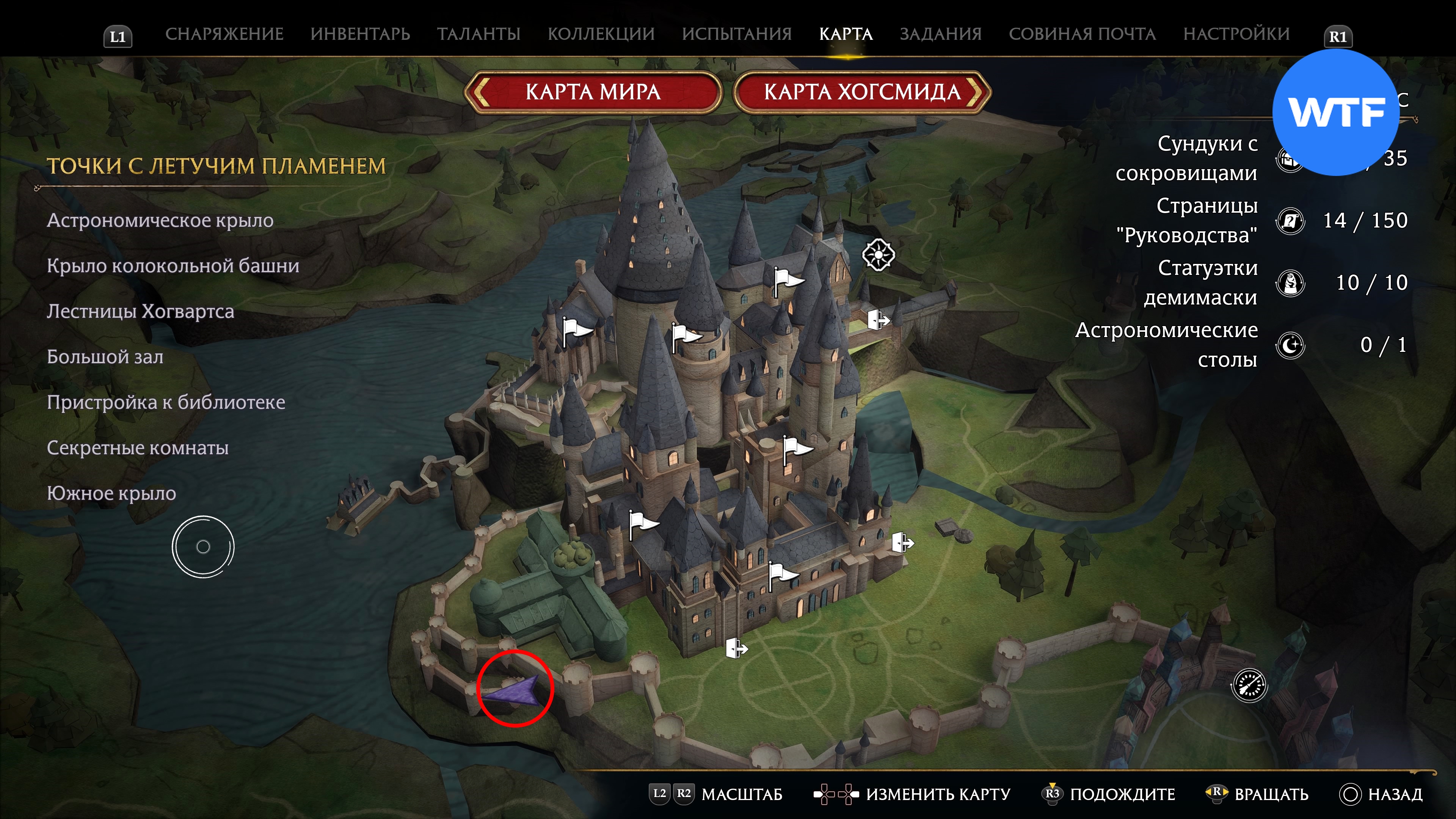This screenshot has width=1456, height=819.
Task: Open Карта Хогсмида
Action: click(862, 91)
